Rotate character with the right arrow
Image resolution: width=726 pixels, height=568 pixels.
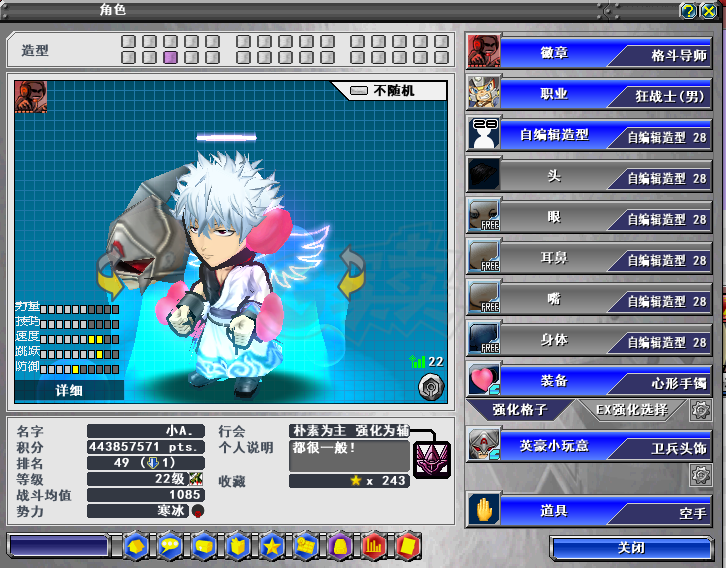pyautogui.click(x=352, y=273)
